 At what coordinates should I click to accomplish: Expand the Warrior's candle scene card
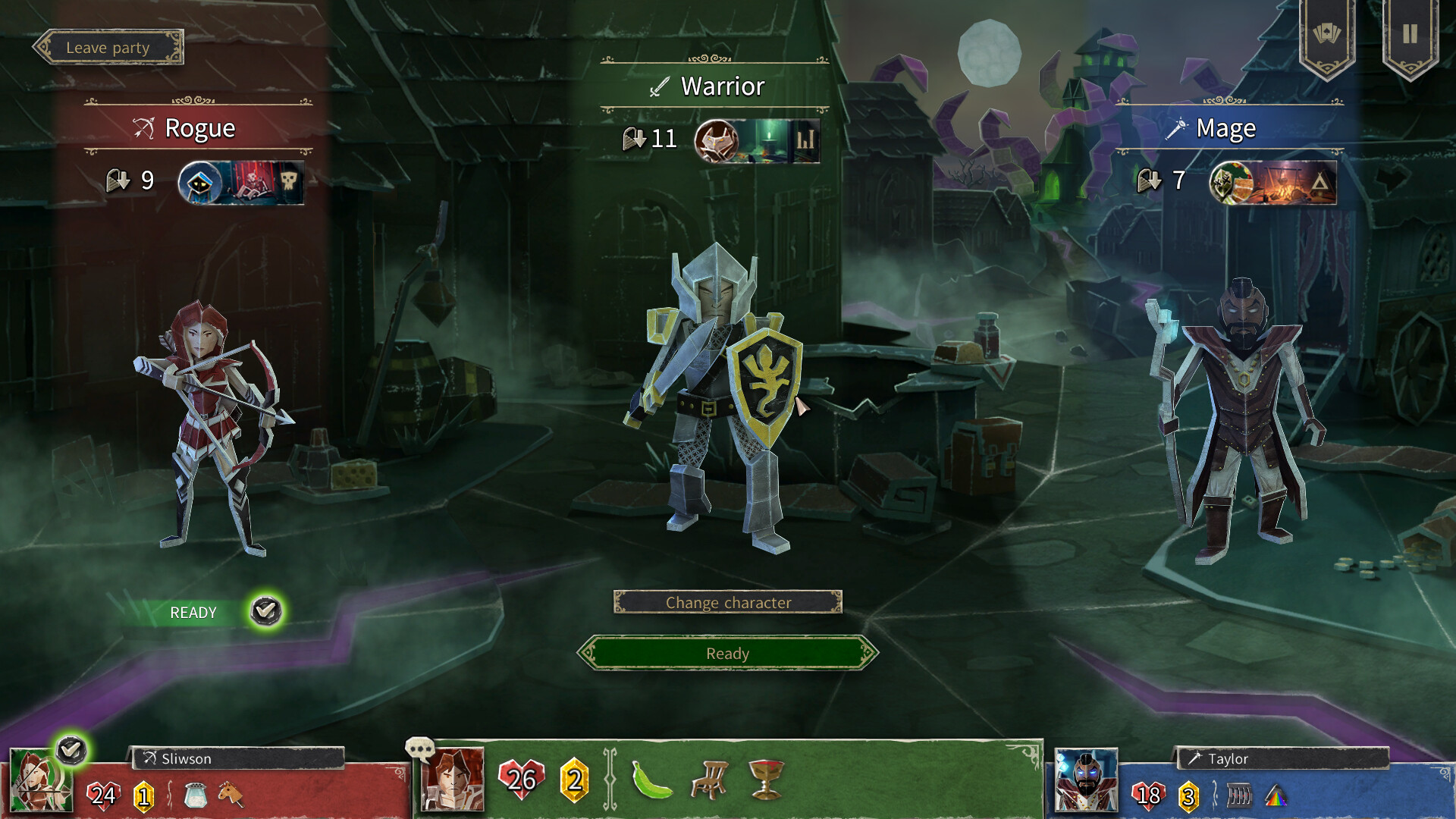[x=768, y=140]
